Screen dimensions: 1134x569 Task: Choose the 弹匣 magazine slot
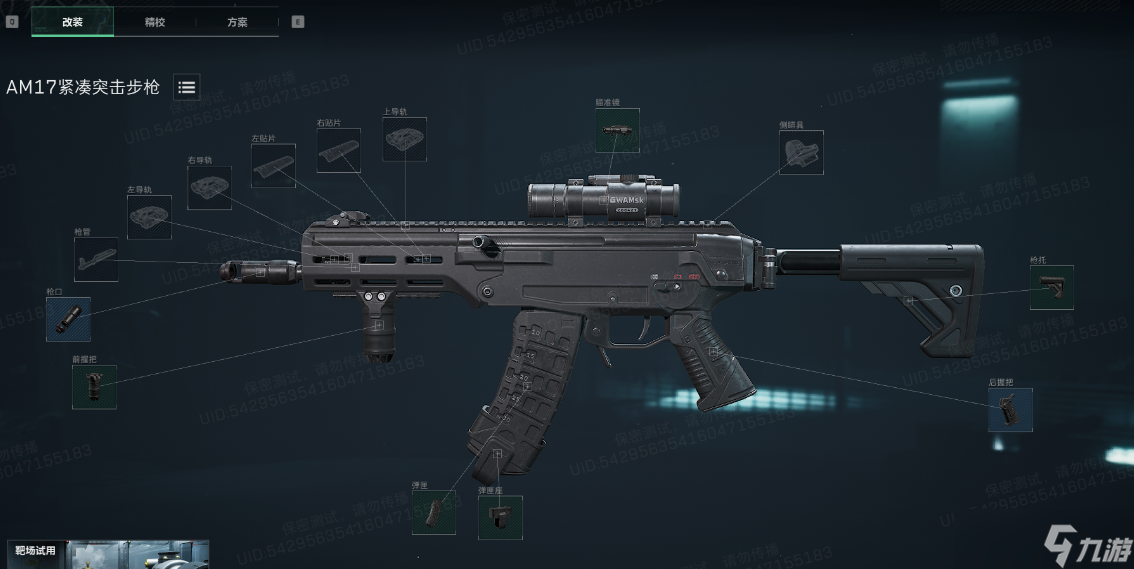click(x=433, y=512)
